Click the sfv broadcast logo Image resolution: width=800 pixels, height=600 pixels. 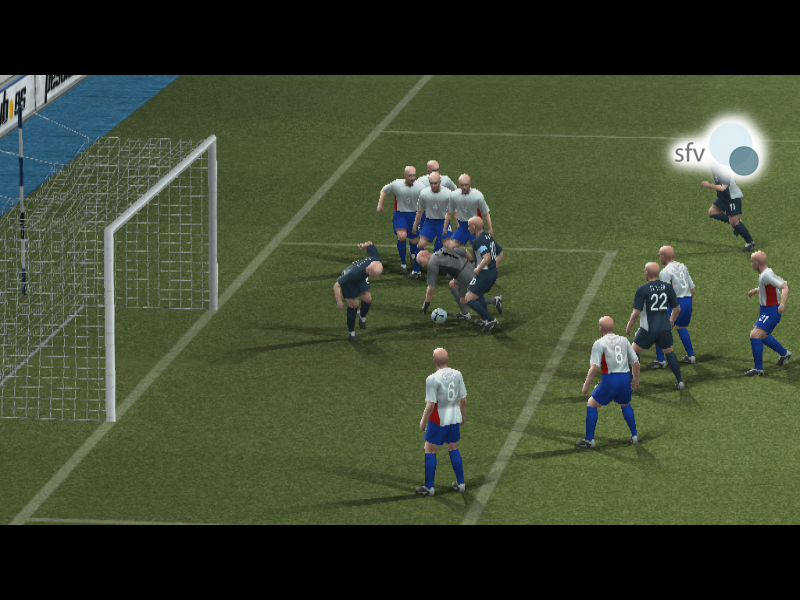717,151
